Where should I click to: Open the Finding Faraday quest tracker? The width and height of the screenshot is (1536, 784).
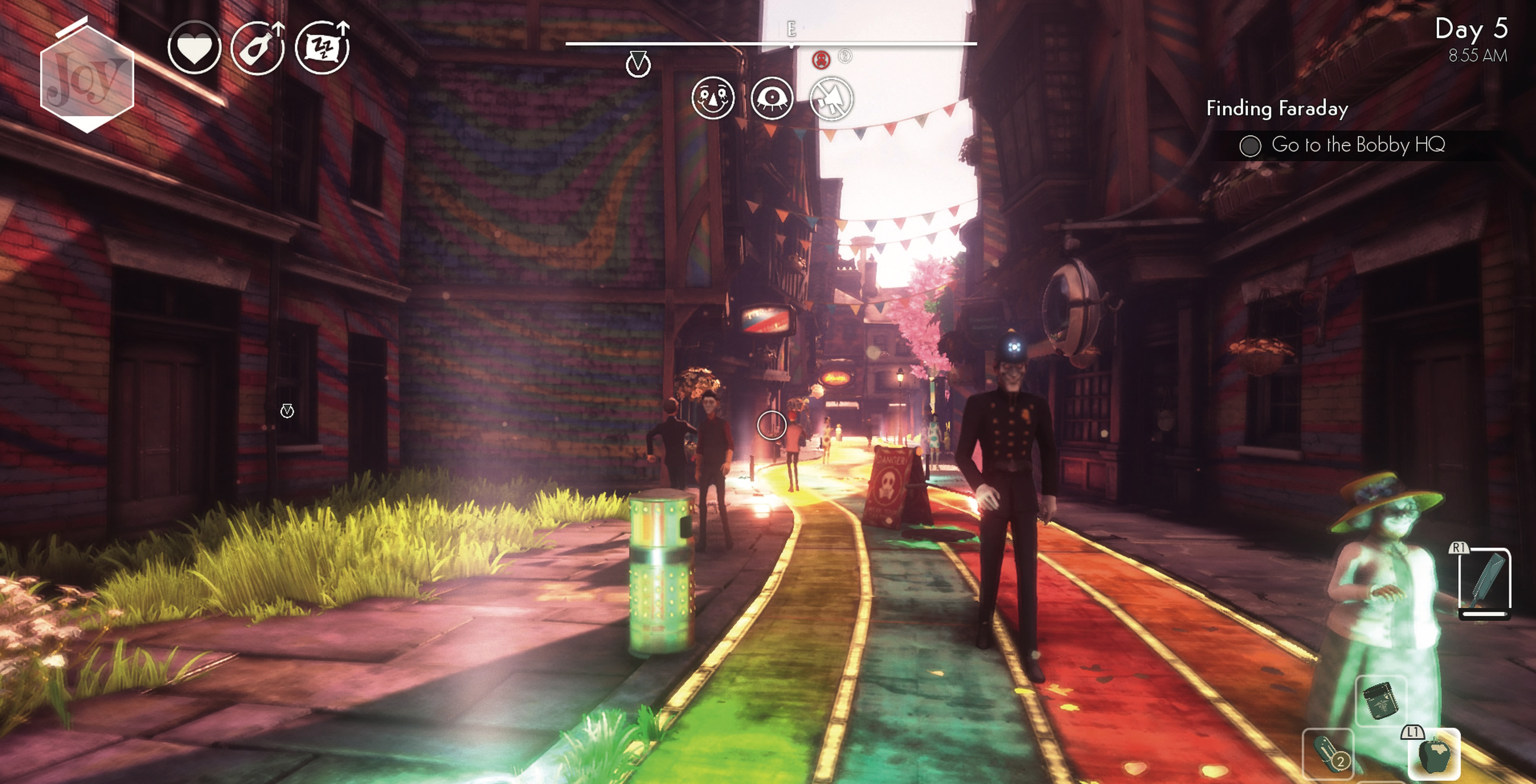pyautogui.click(x=1277, y=108)
